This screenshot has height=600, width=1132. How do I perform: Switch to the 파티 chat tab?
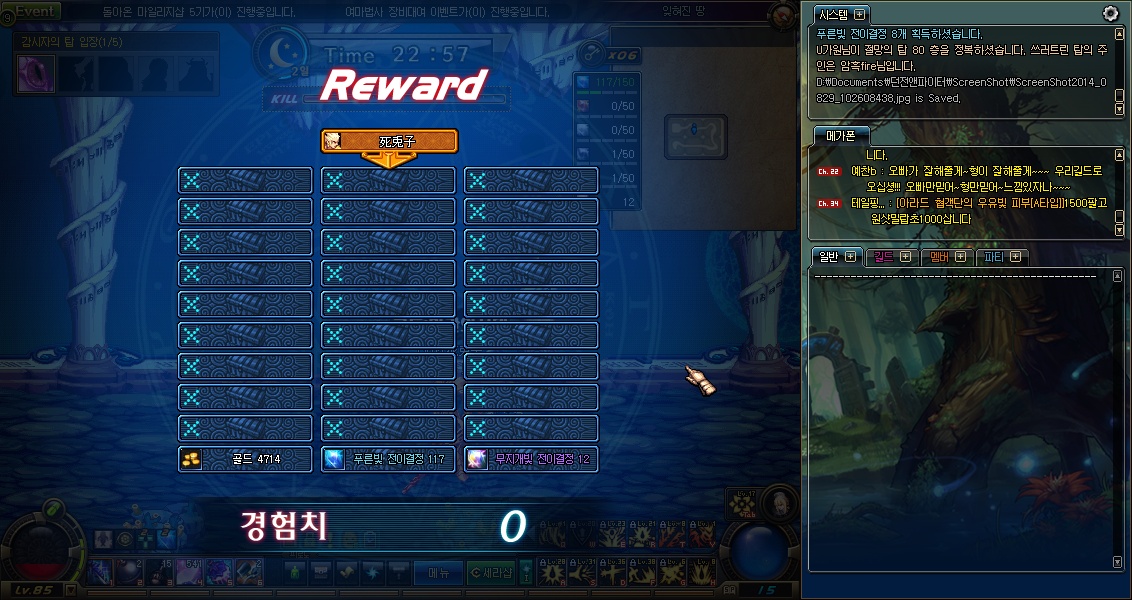tap(1002, 257)
